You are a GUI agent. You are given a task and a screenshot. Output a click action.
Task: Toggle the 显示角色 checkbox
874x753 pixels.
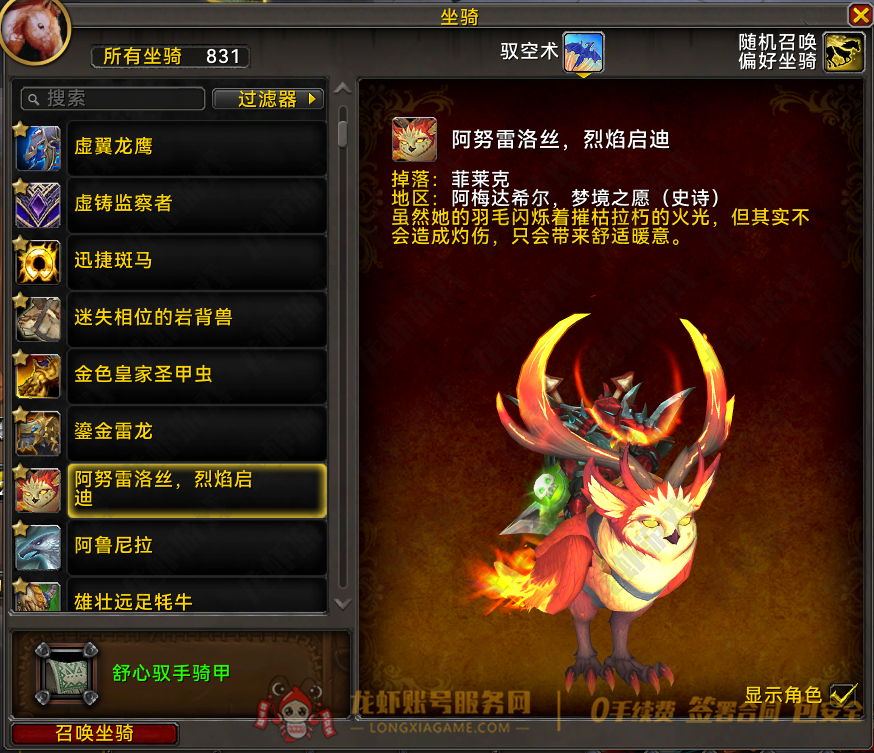pyautogui.click(x=844, y=694)
